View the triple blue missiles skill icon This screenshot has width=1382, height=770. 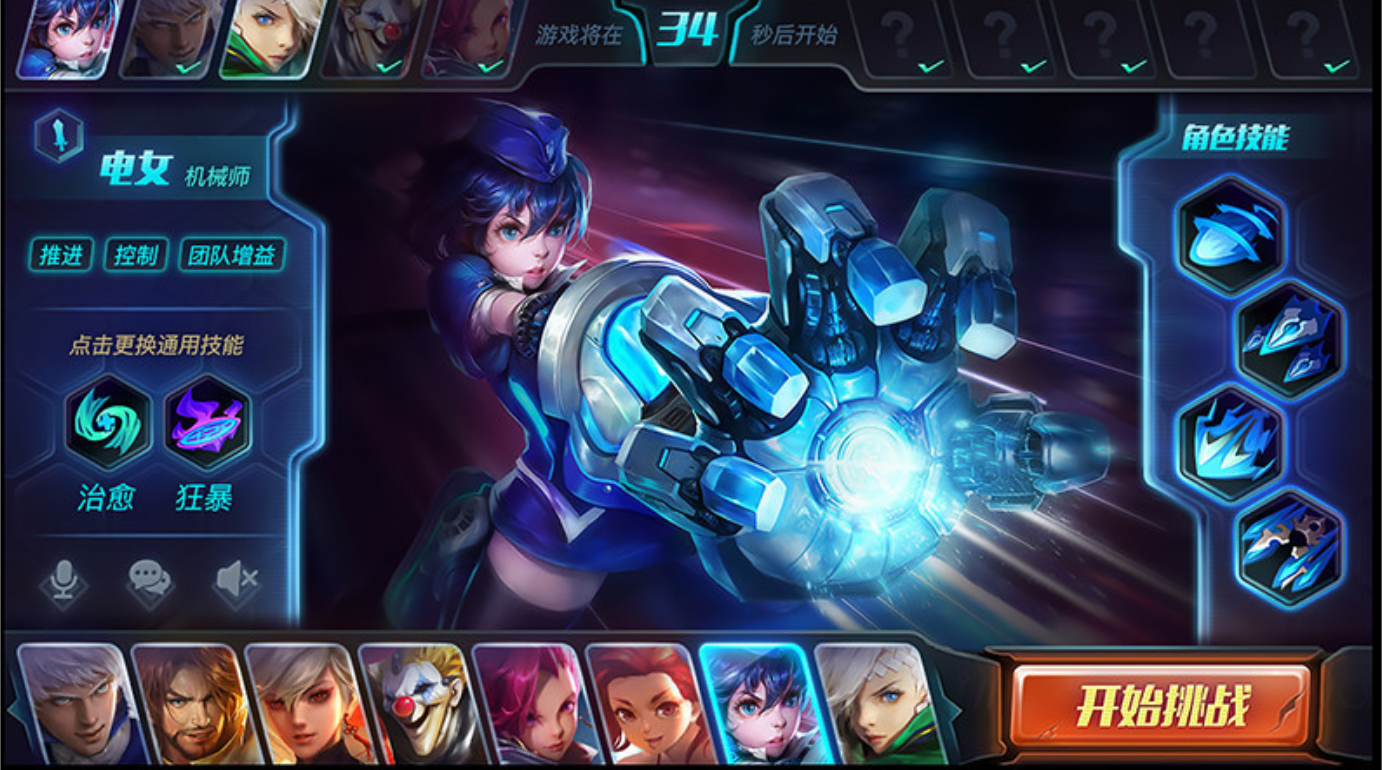pos(1289,340)
